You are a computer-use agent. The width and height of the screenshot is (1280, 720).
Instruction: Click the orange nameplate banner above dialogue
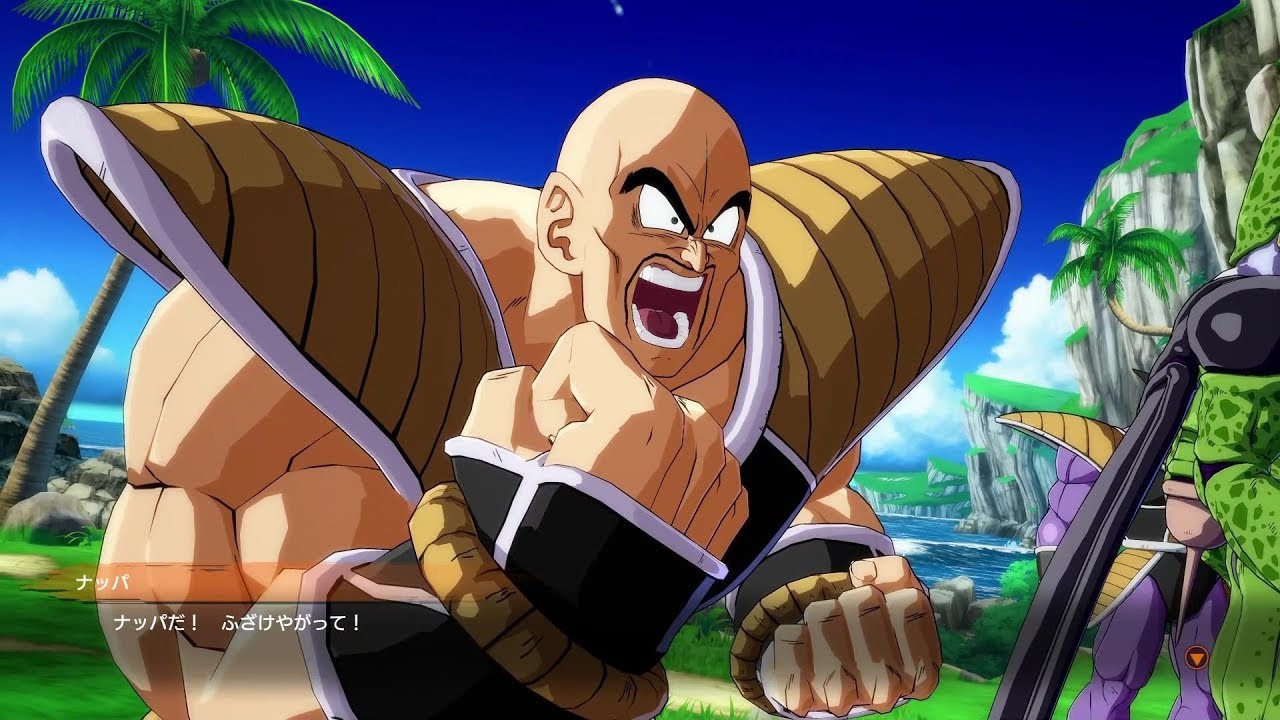click(150, 579)
